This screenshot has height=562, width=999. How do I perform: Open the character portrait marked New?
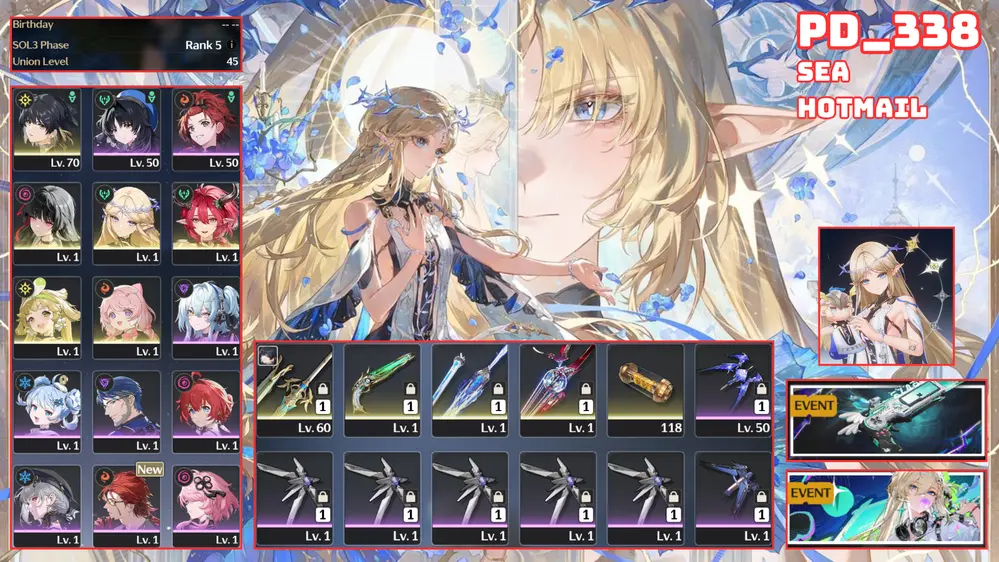point(127,503)
